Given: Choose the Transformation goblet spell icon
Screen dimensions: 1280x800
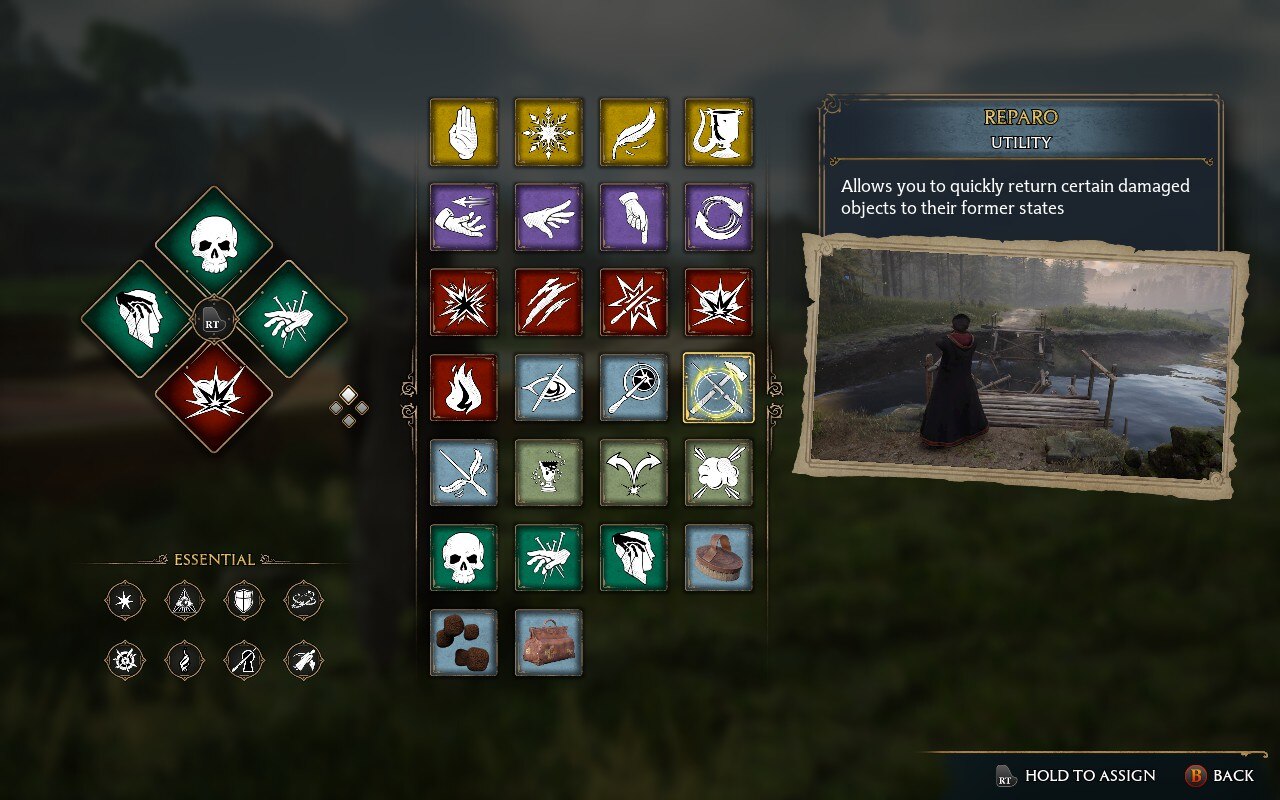Looking at the screenshot, I should (718, 133).
